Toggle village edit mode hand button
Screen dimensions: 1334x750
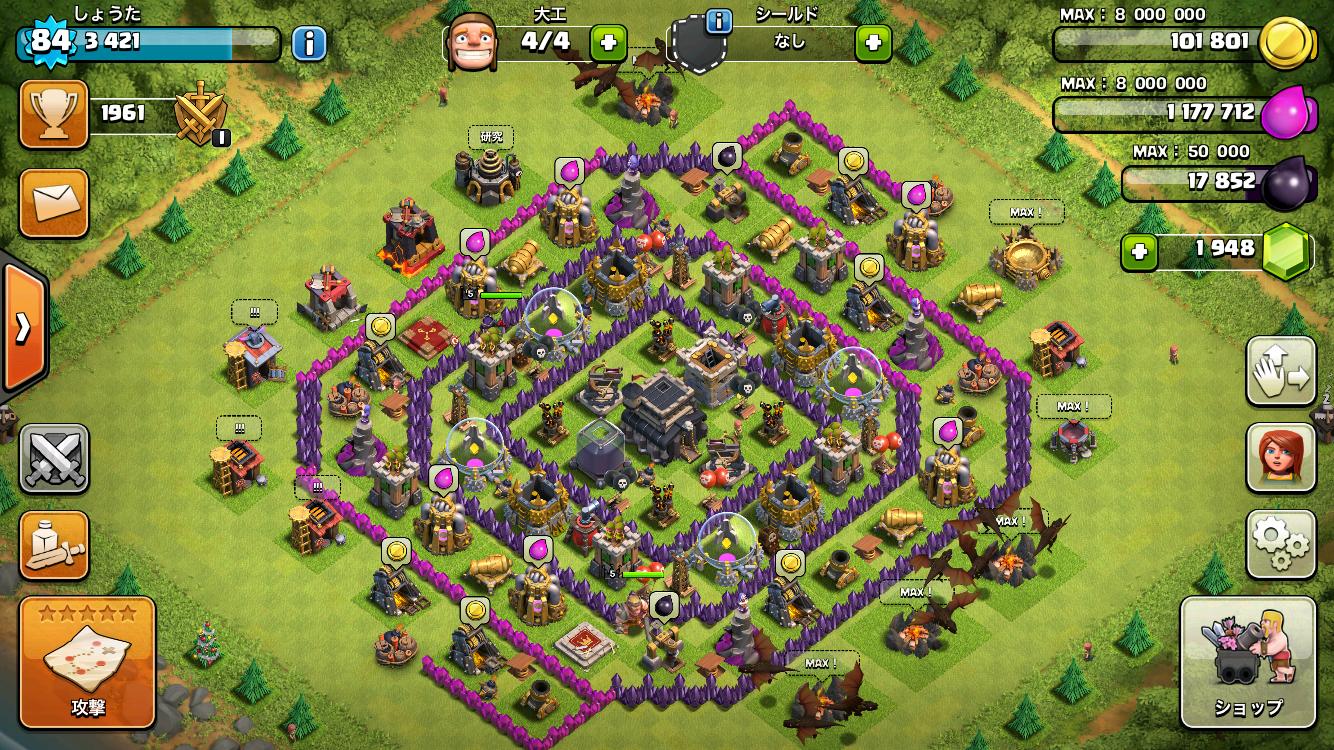(1281, 371)
